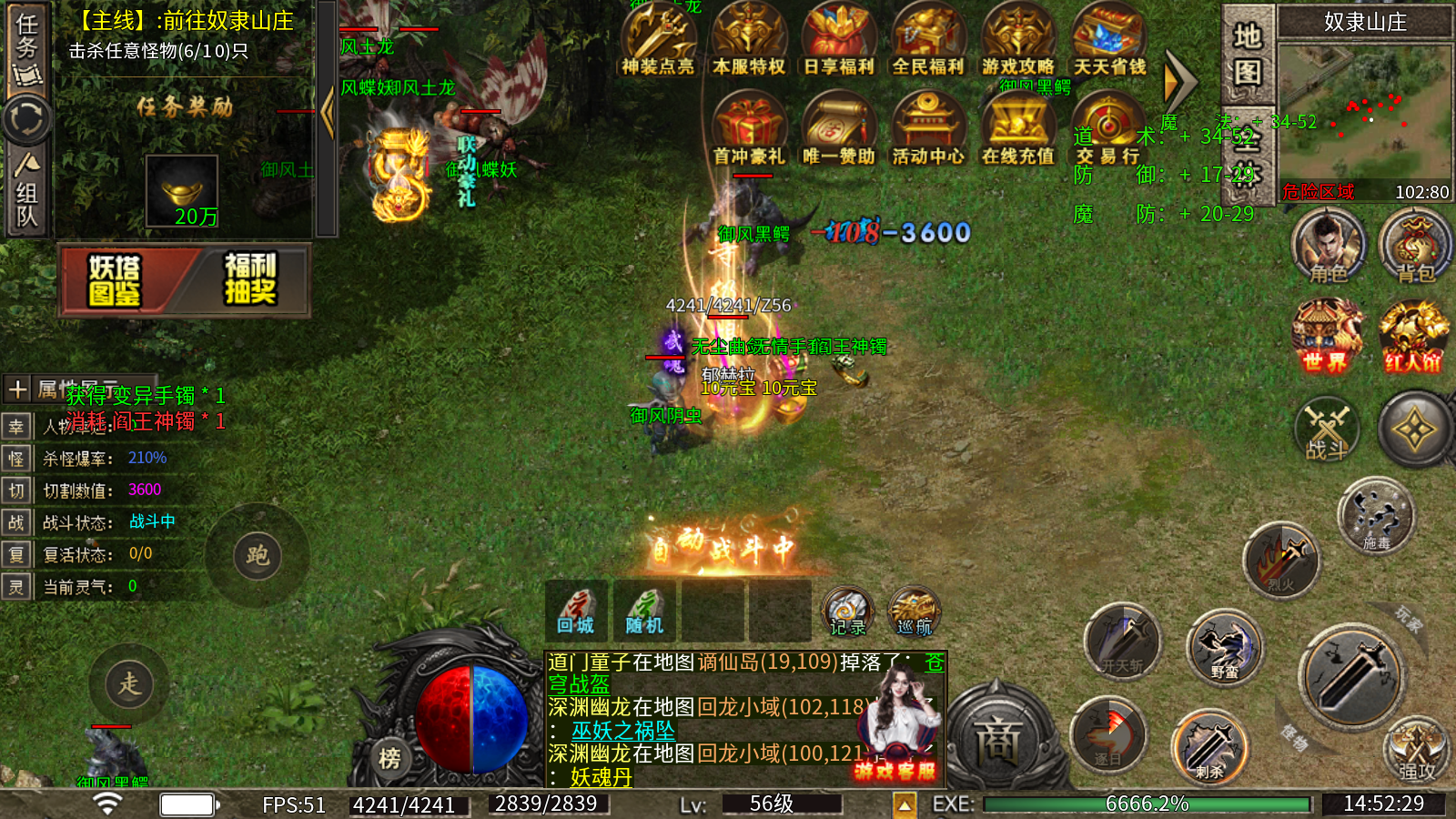Open the 奴隶山庄 minimap

point(1364,109)
